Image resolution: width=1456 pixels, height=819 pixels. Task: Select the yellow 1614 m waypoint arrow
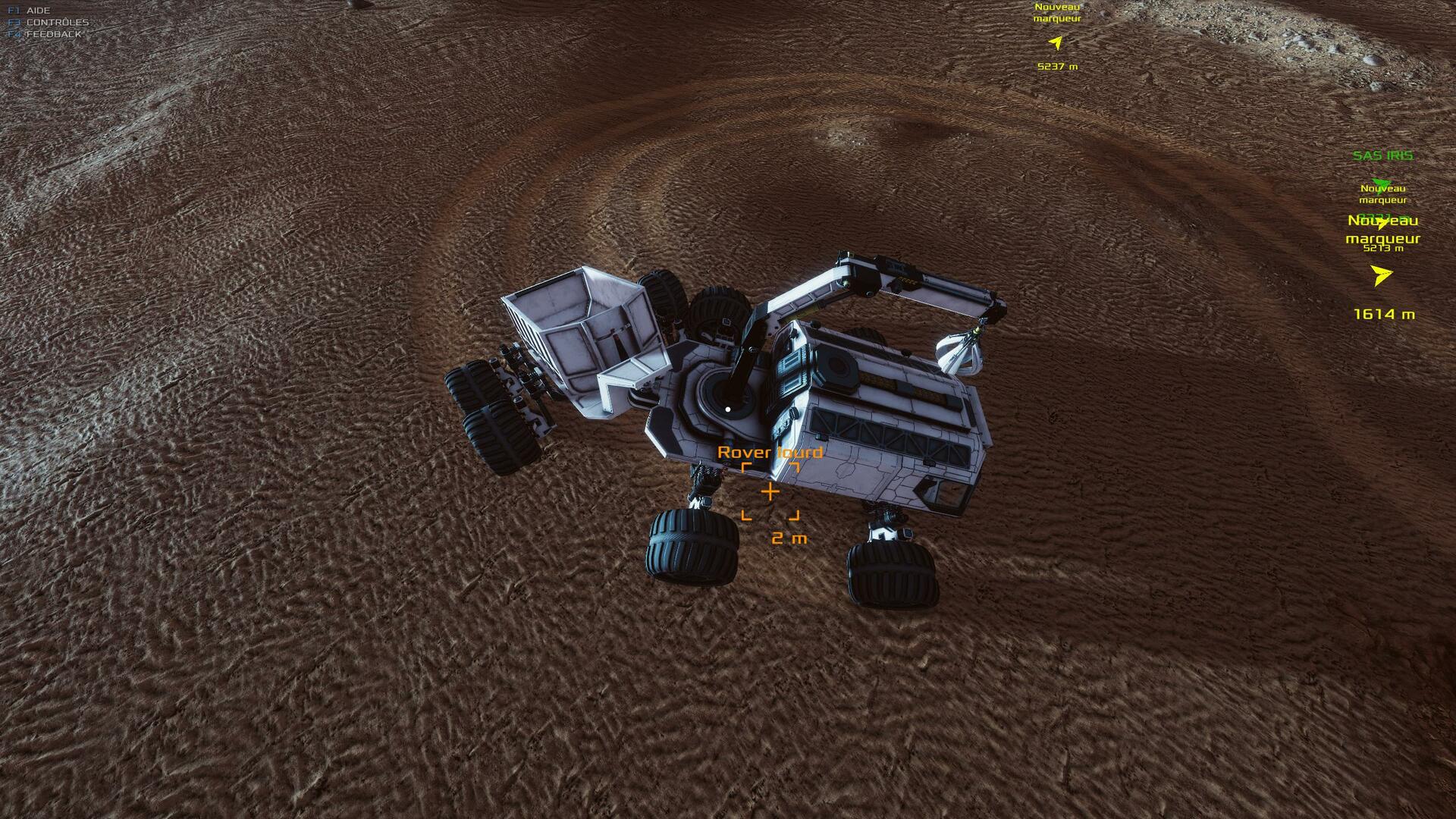point(1382,275)
